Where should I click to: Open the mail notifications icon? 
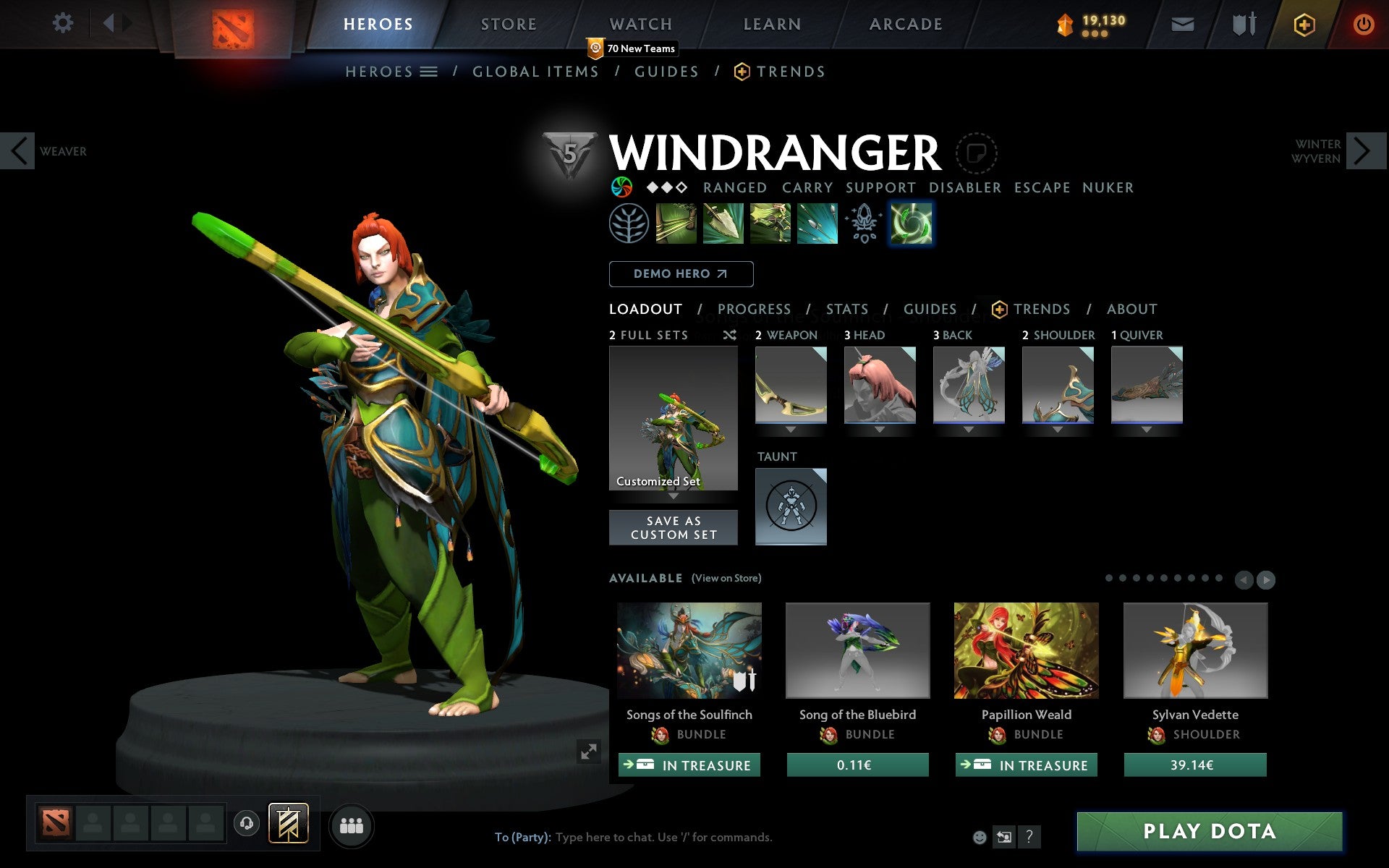click(1182, 23)
